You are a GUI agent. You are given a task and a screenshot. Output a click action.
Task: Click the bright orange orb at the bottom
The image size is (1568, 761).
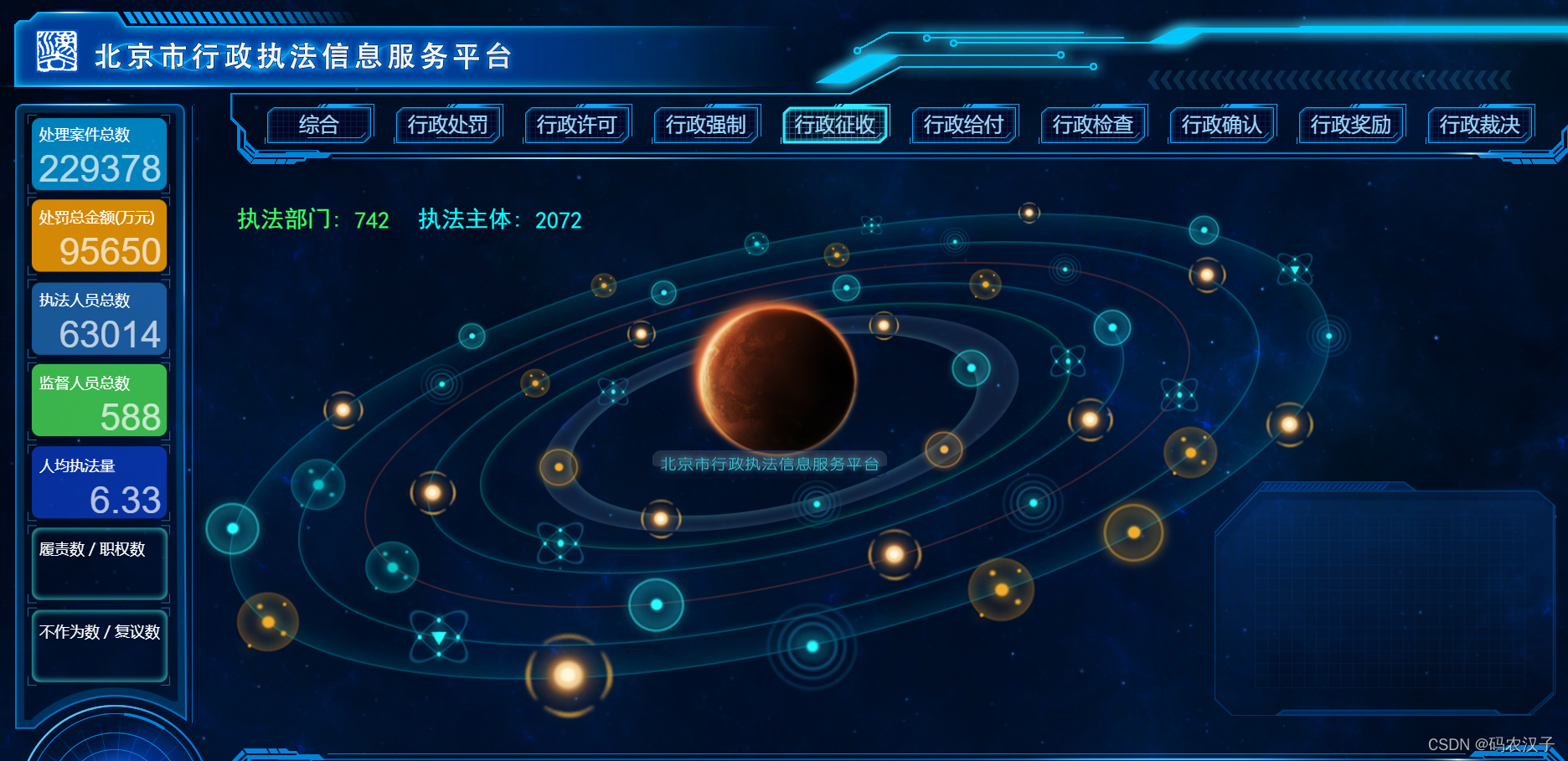click(x=568, y=674)
